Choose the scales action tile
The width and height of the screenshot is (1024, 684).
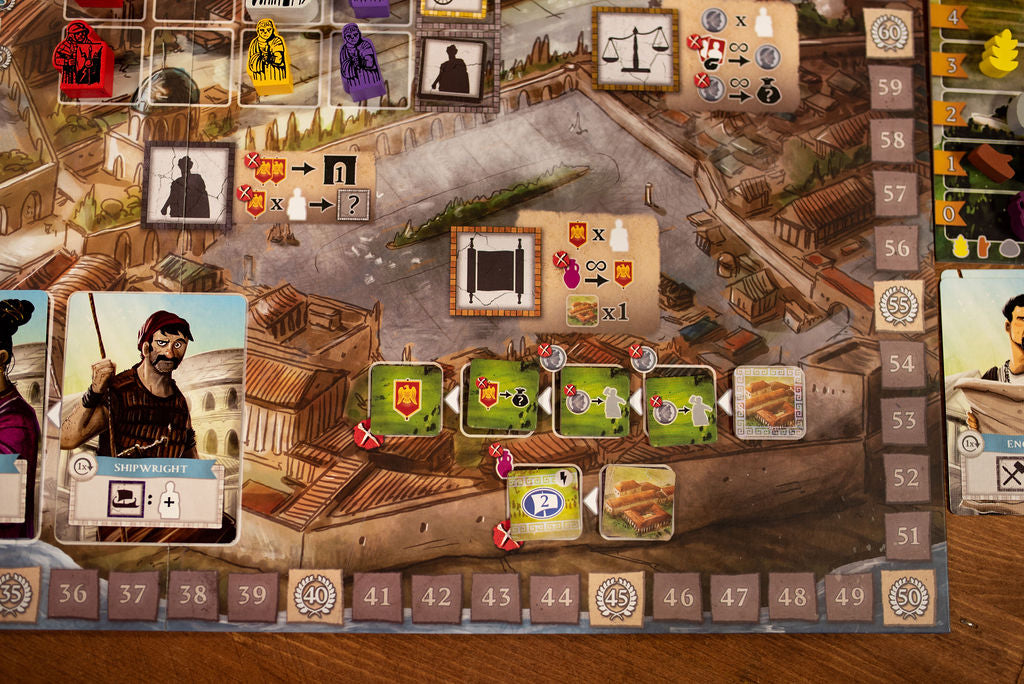[635, 49]
